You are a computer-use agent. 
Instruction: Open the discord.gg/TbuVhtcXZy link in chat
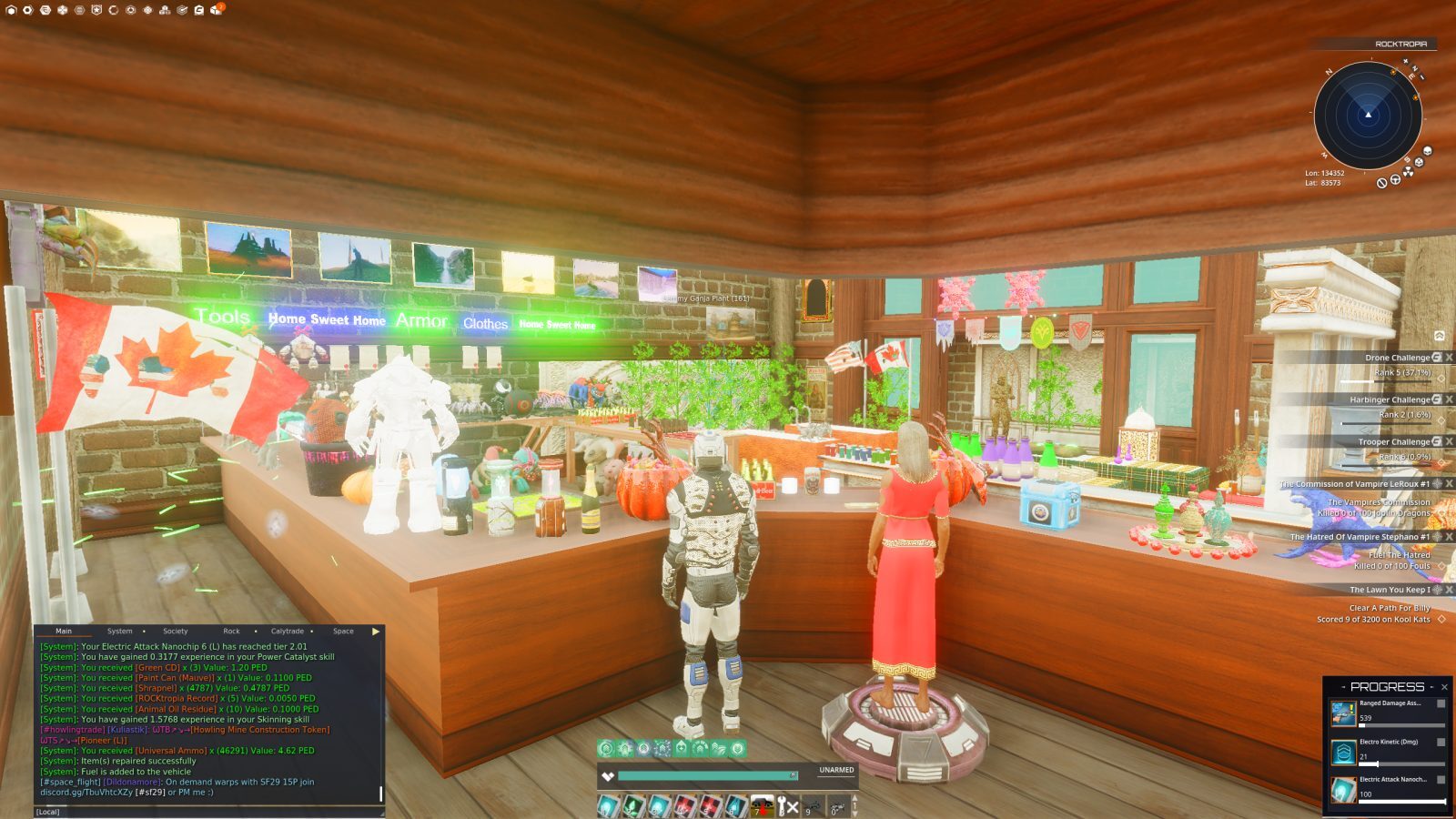87,792
